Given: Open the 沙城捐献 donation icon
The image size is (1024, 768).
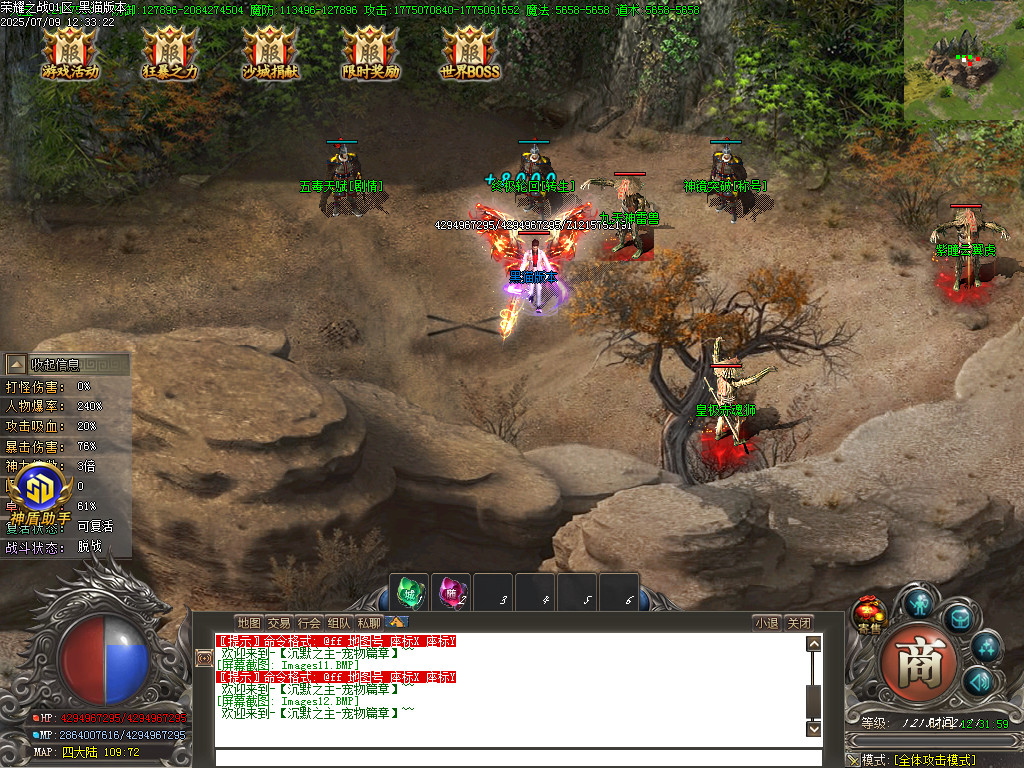Looking at the screenshot, I should pyautogui.click(x=270, y=52).
